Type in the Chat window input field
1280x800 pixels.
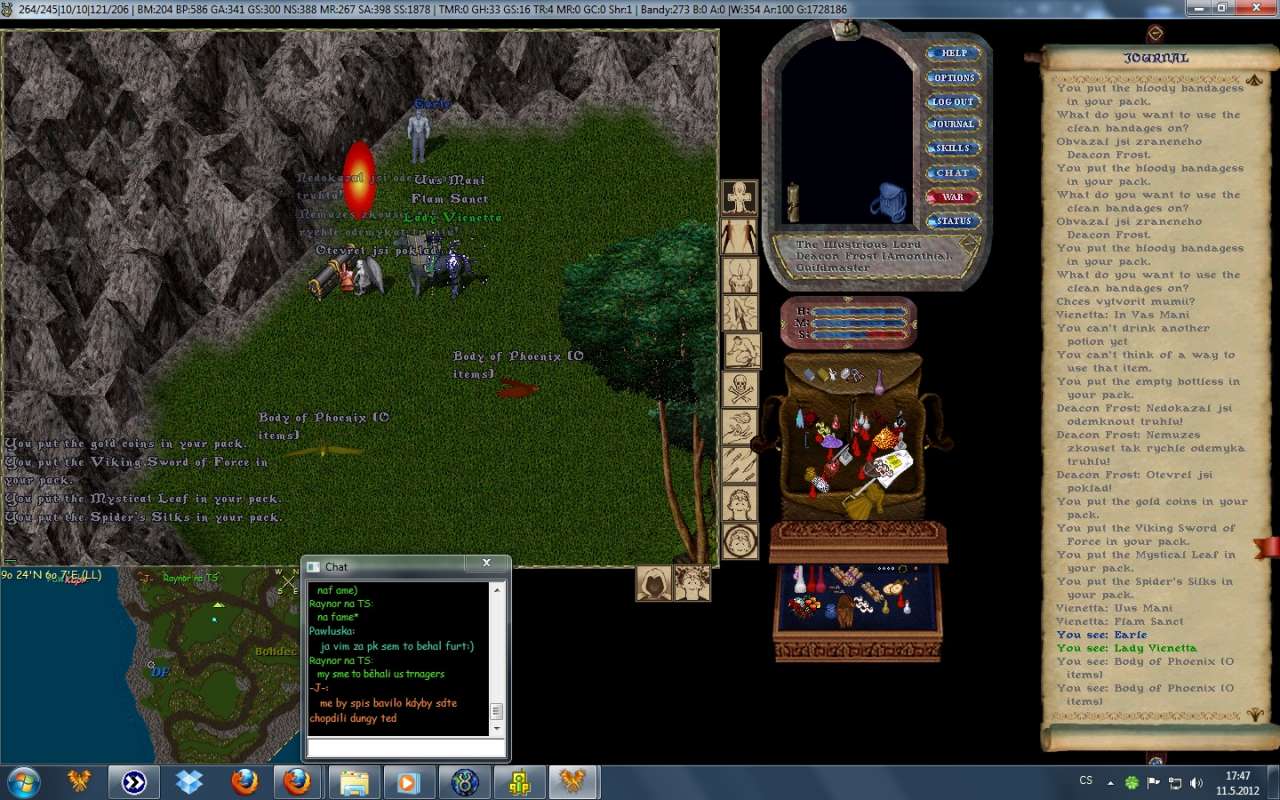tap(405, 748)
